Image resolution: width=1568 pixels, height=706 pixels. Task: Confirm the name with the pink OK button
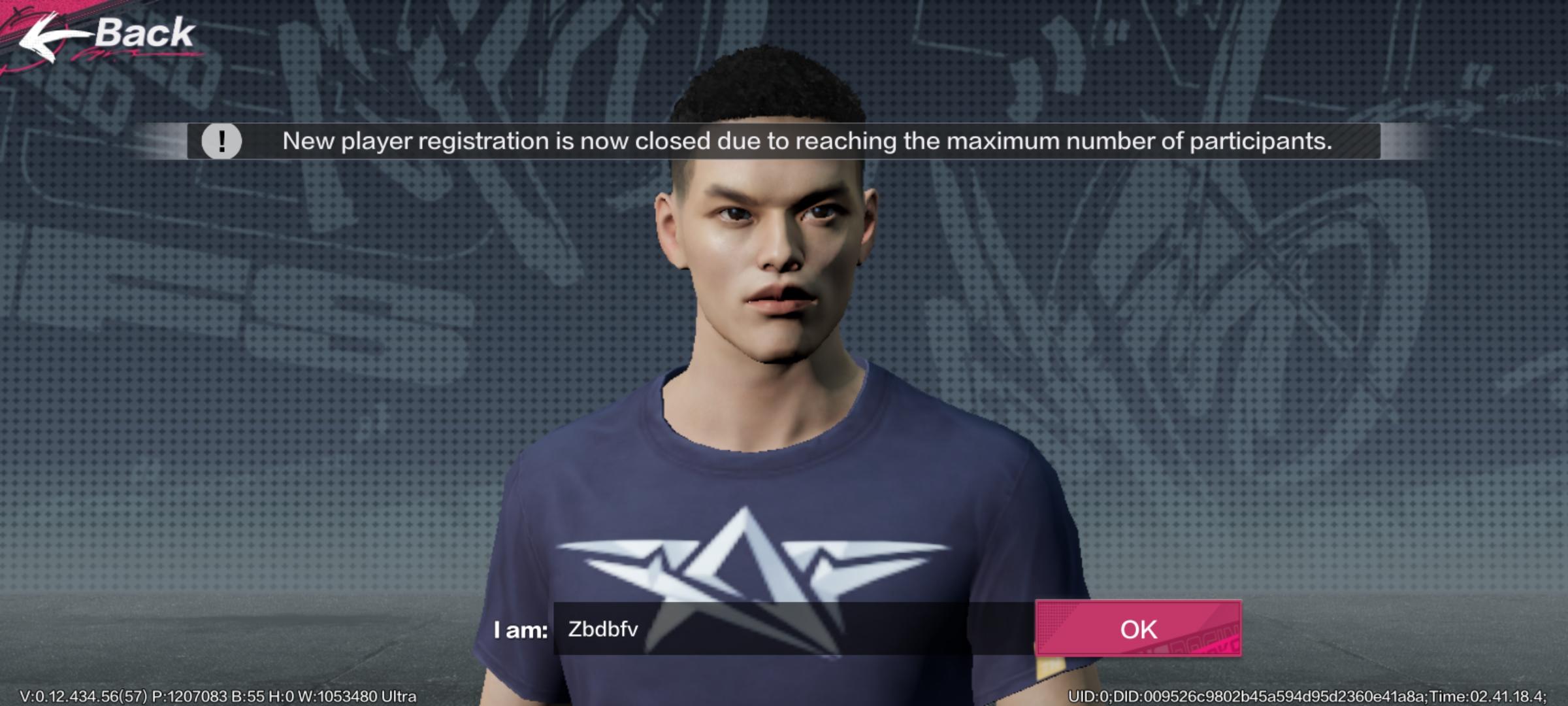(x=1137, y=629)
